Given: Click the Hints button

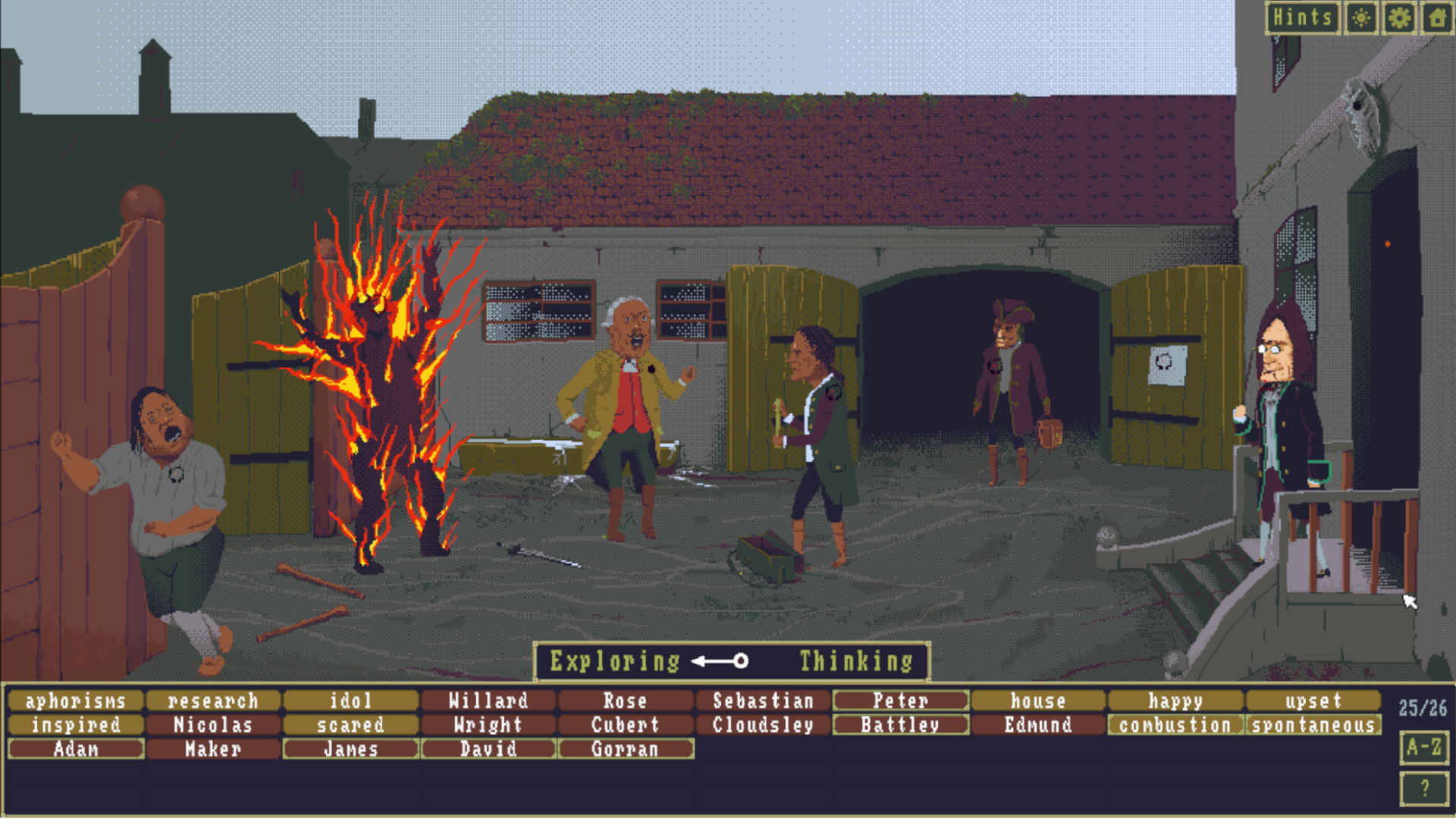Looking at the screenshot, I should [1302, 17].
